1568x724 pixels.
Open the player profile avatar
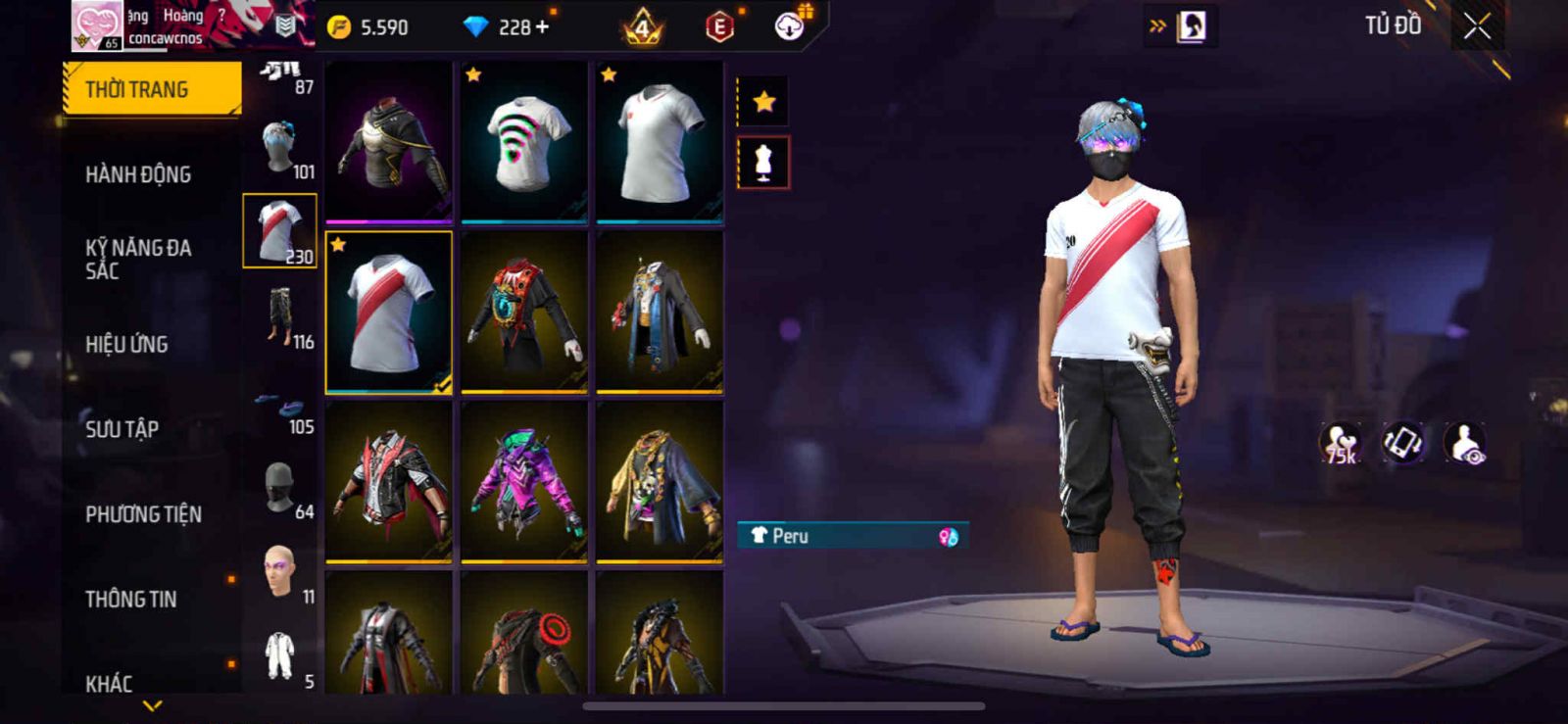(97, 25)
